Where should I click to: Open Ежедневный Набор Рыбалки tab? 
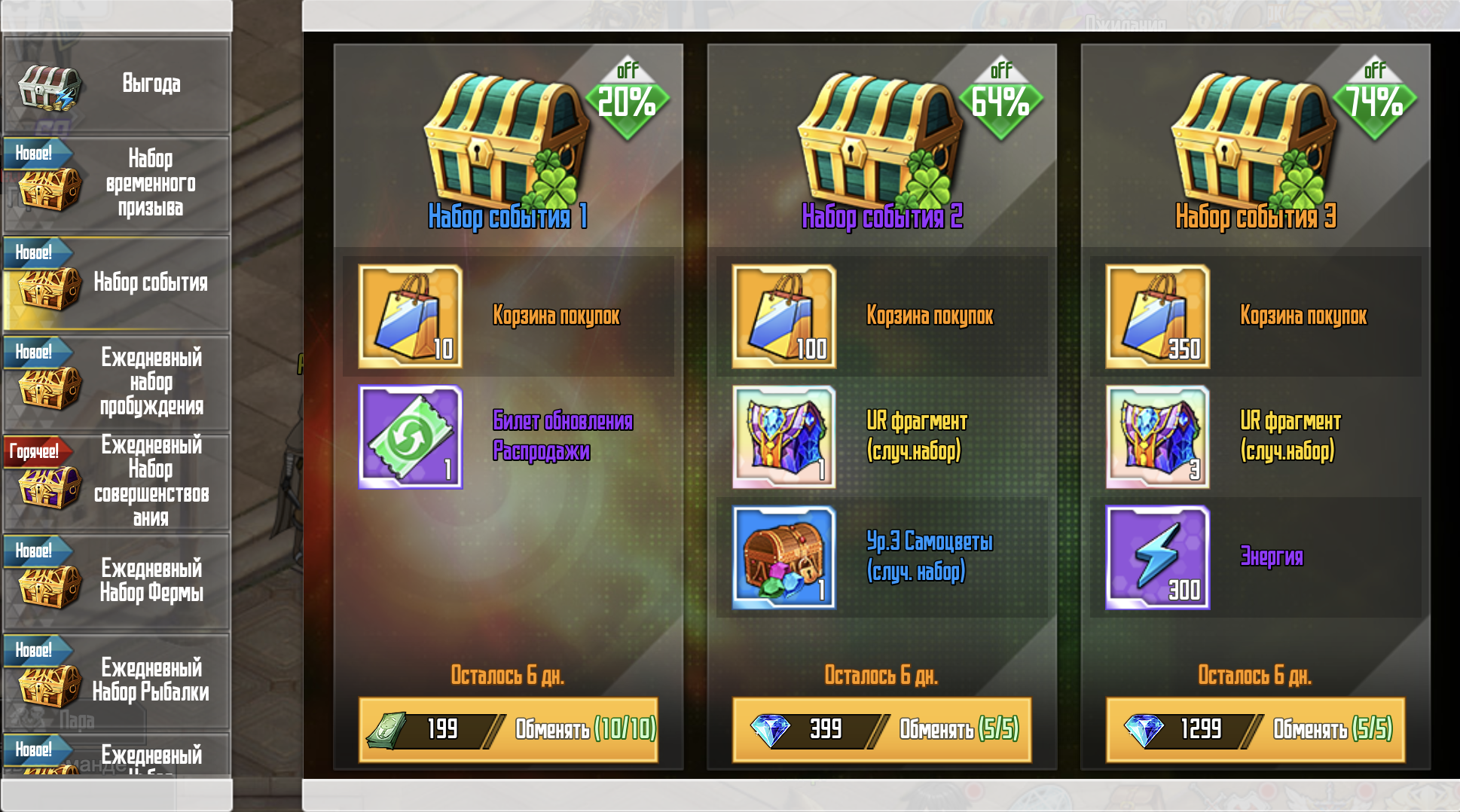[x=117, y=680]
